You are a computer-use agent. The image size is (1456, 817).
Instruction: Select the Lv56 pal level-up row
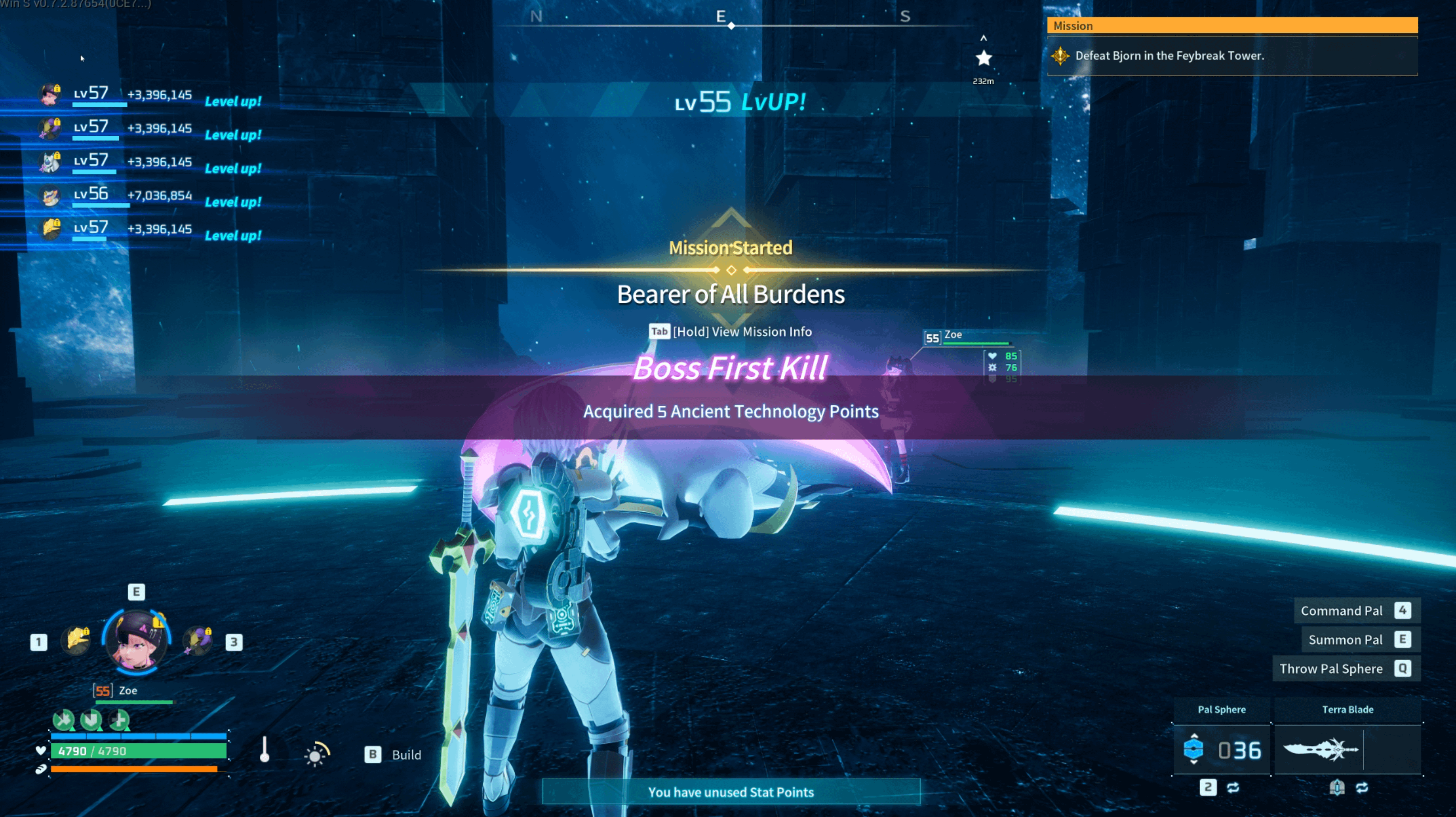click(150, 196)
